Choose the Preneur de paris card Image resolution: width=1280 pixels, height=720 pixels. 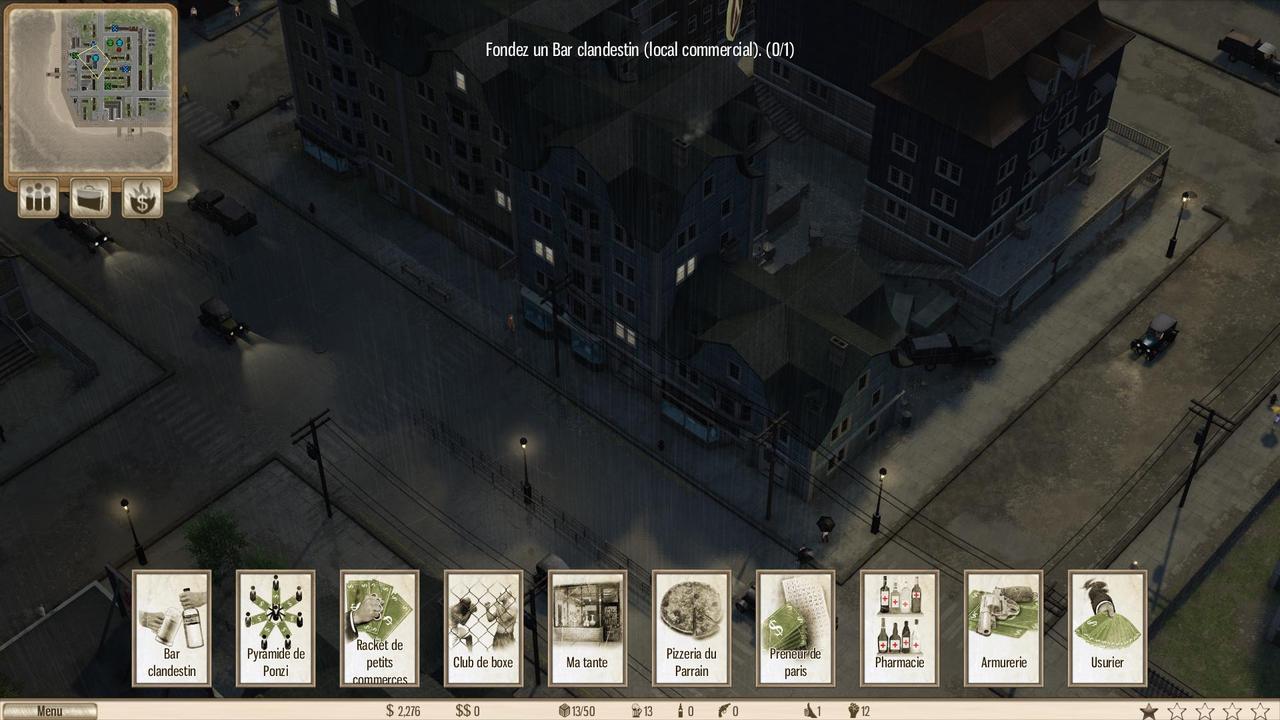(796, 628)
